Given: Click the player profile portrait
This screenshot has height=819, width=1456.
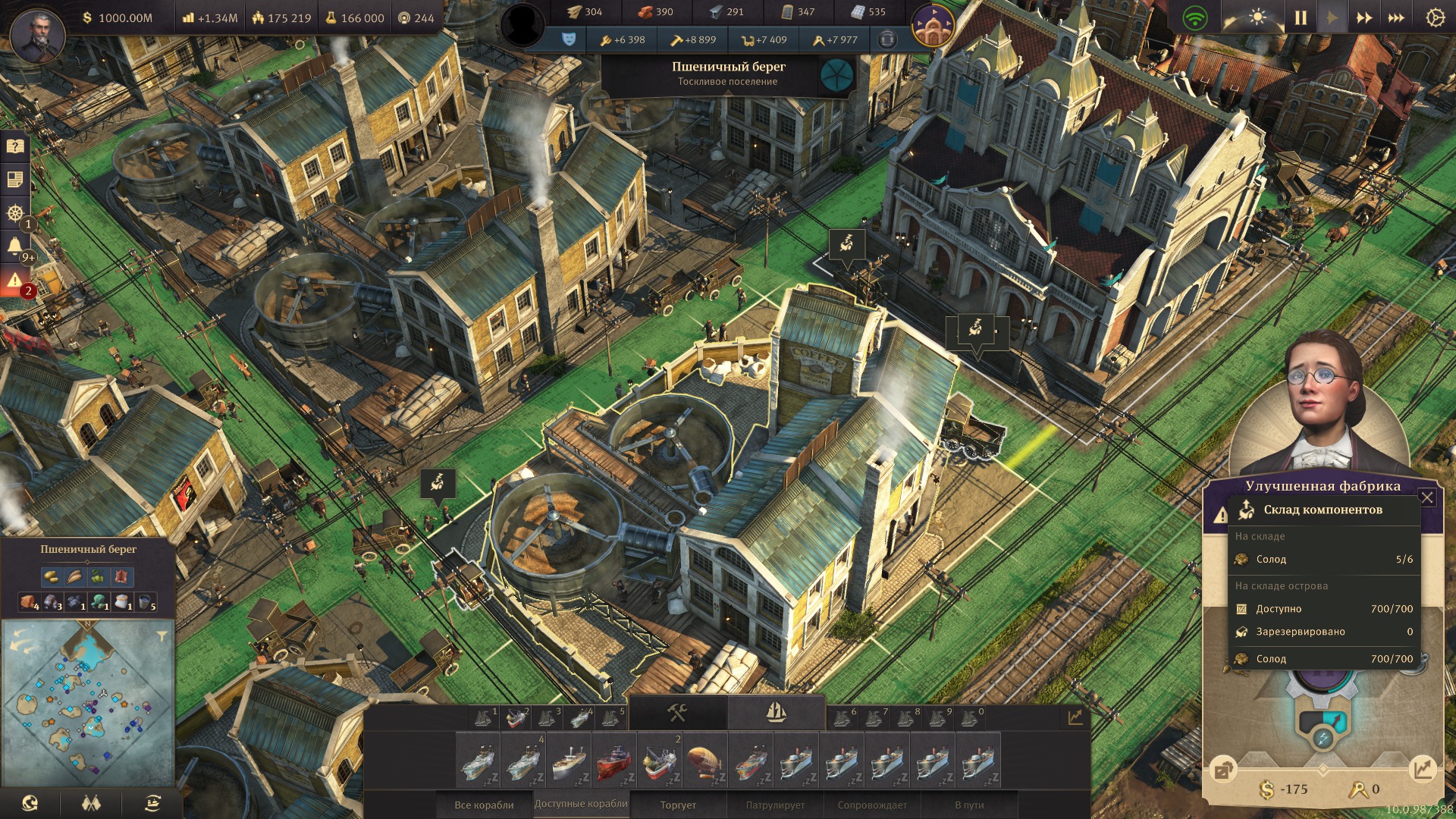Looking at the screenshot, I should coord(36,36).
